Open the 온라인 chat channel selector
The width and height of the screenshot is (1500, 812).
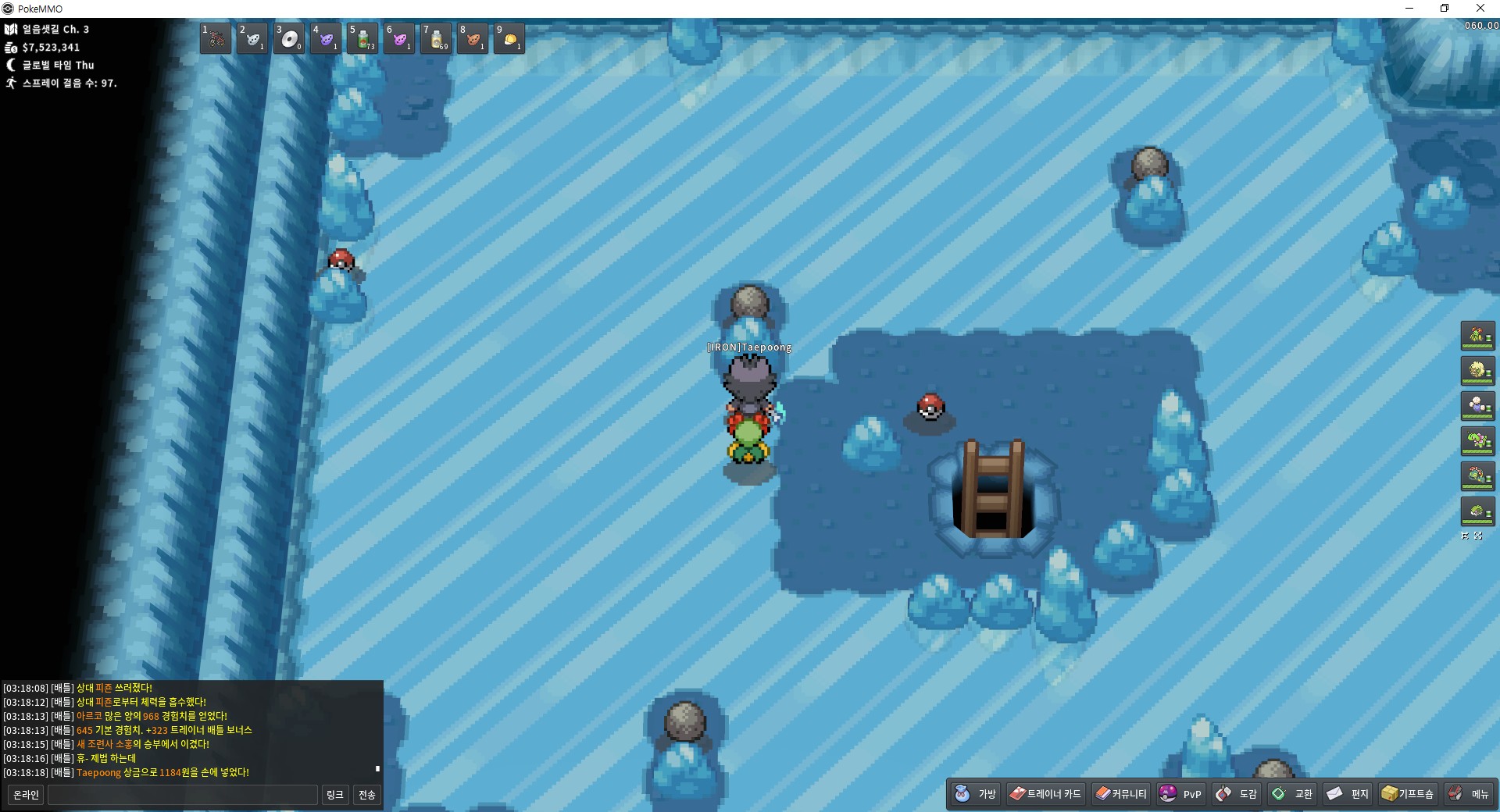click(26, 795)
